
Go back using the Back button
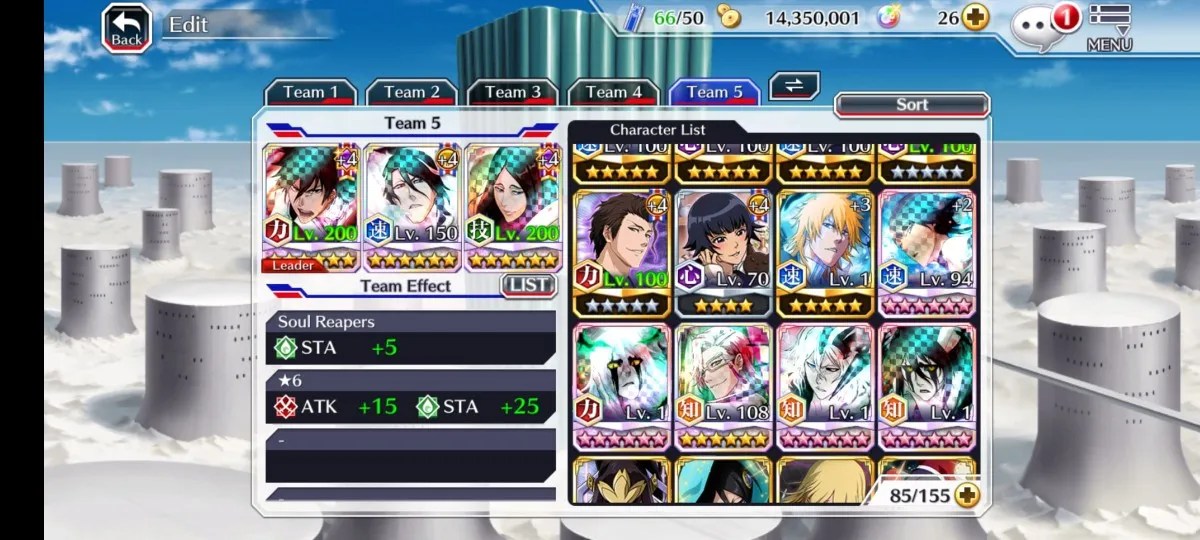(126, 28)
